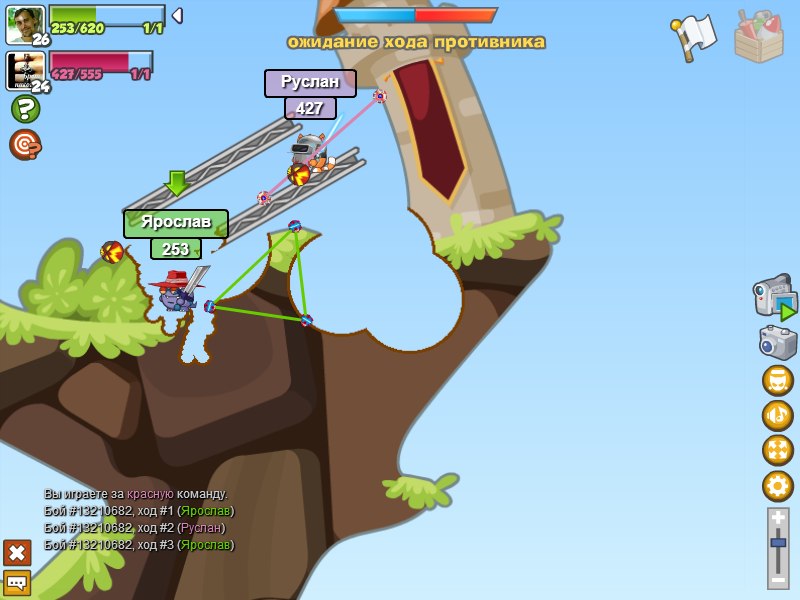
Task: Toggle music with the note button
Action: [777, 415]
